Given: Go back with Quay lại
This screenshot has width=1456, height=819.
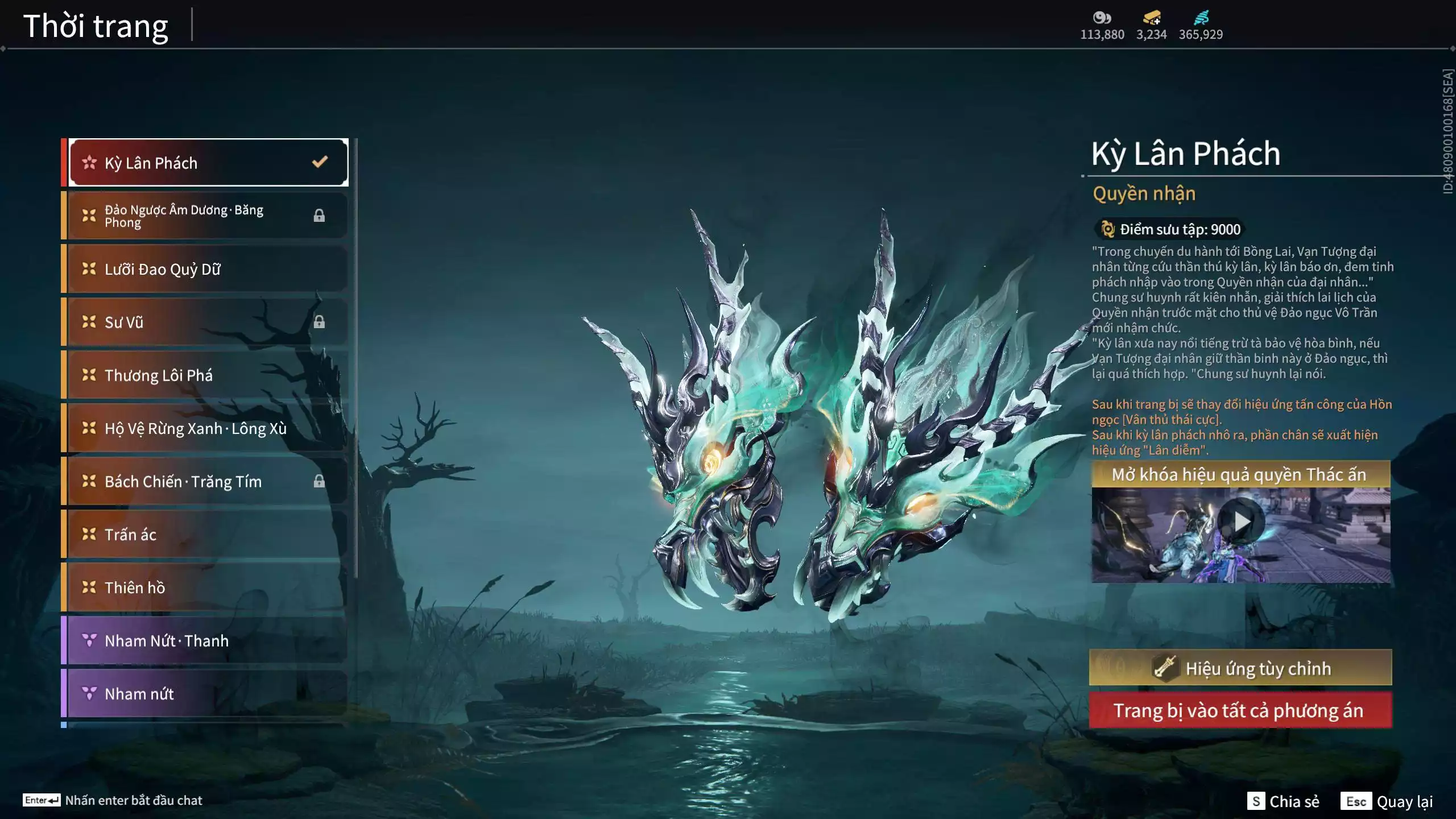Looking at the screenshot, I should 1387,801.
